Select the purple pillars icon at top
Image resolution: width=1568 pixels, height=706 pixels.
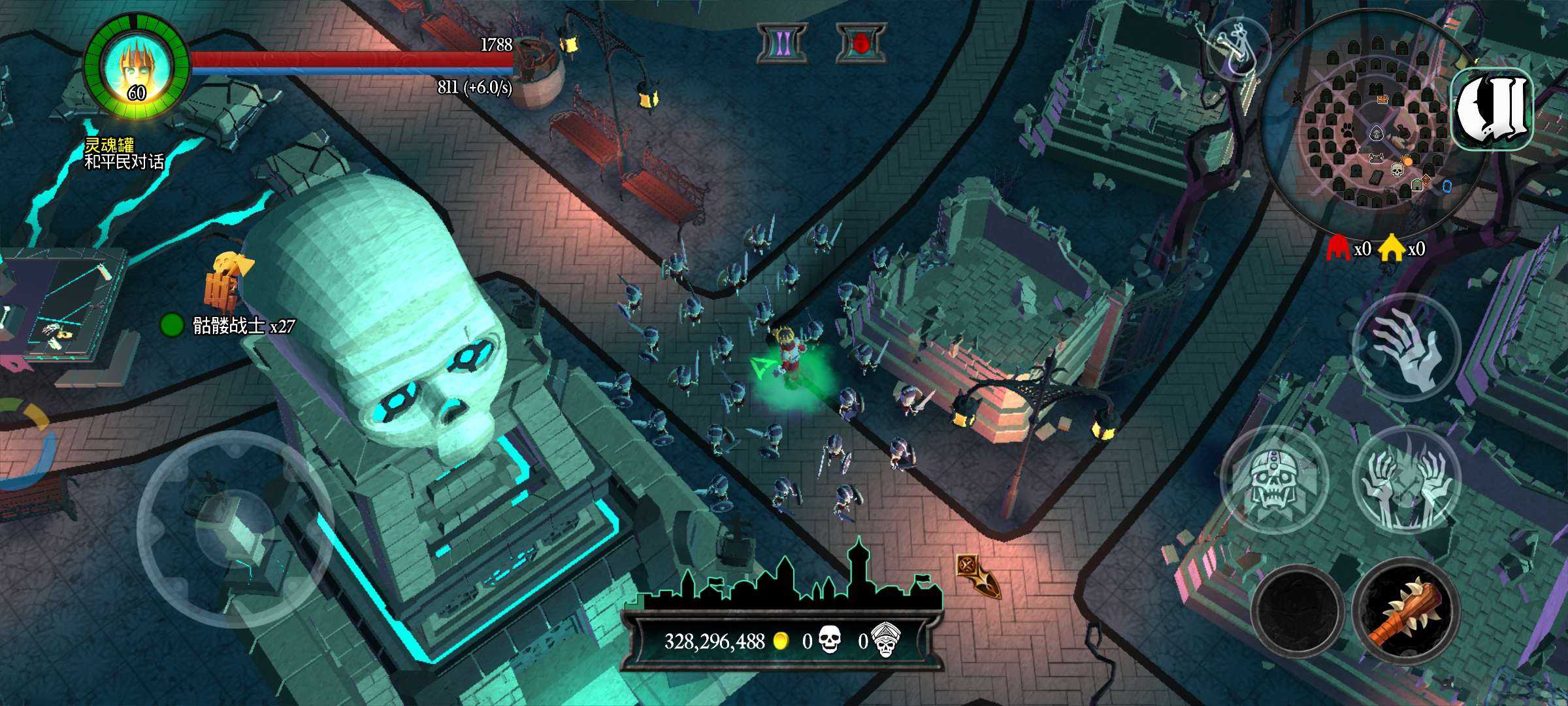(782, 44)
